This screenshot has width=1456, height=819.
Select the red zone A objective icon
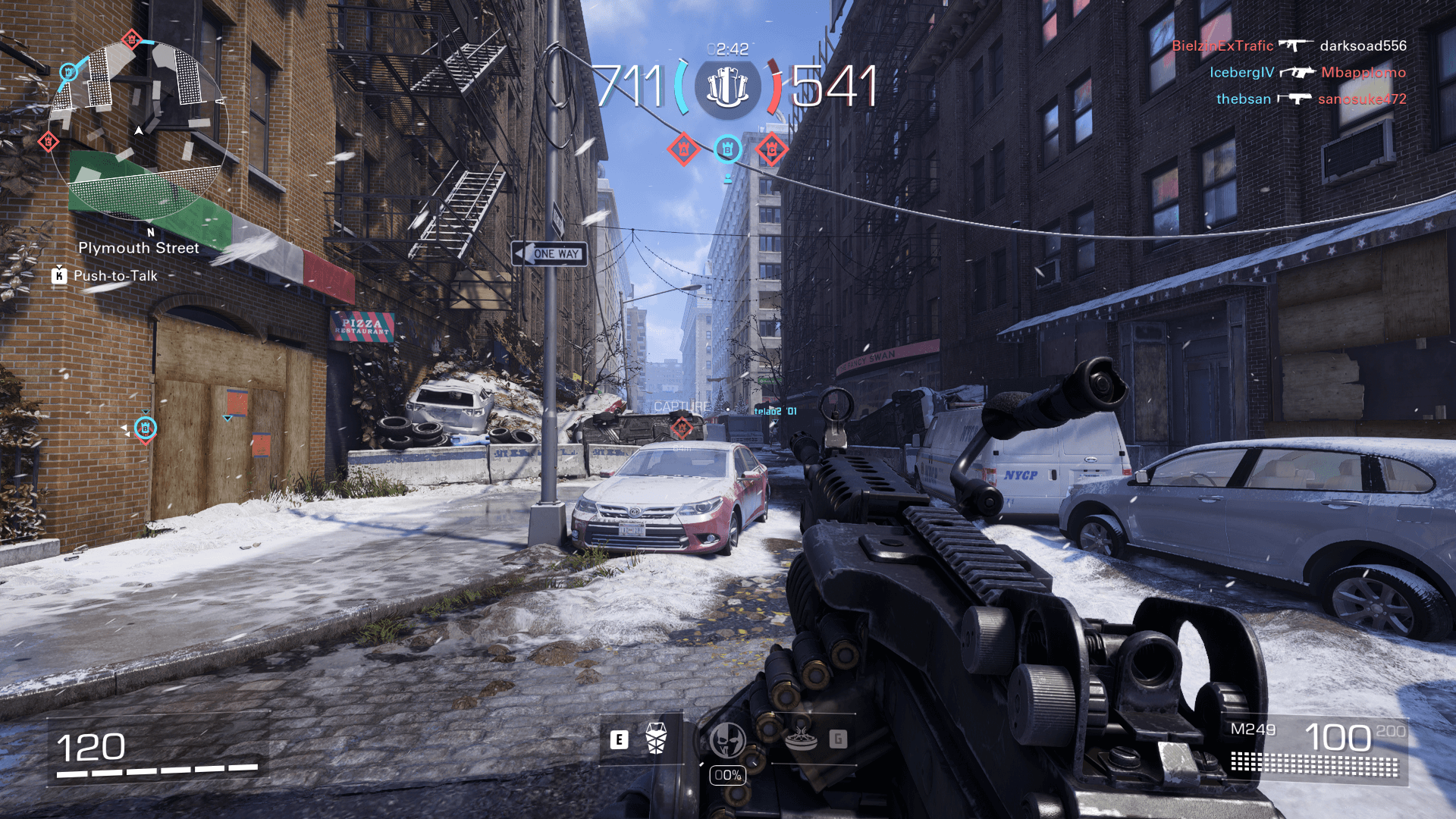click(x=683, y=149)
